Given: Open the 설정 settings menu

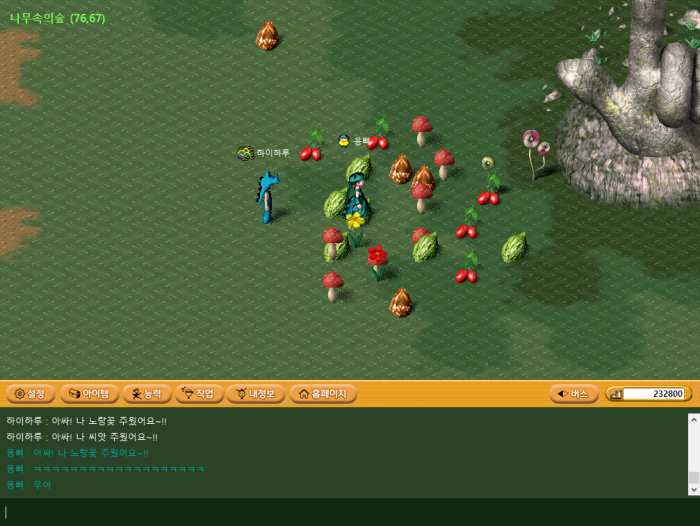Looking at the screenshot, I should click(x=29, y=394).
